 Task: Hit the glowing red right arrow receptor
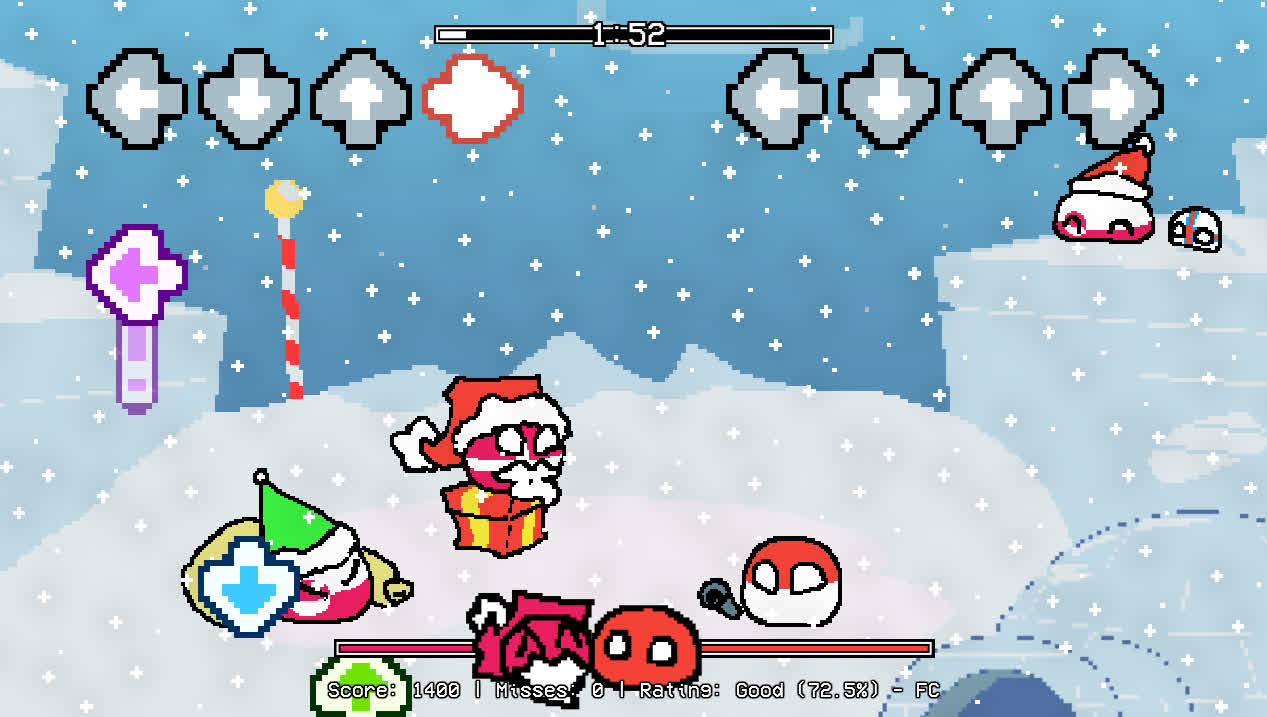point(473,98)
